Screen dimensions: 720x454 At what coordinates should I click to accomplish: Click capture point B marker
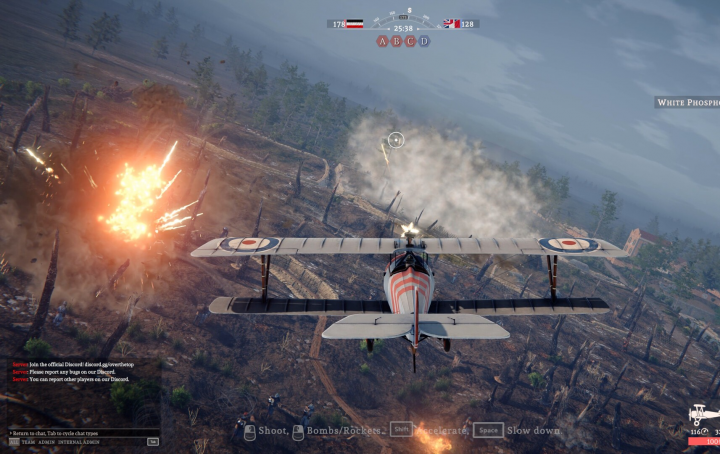coord(396,41)
